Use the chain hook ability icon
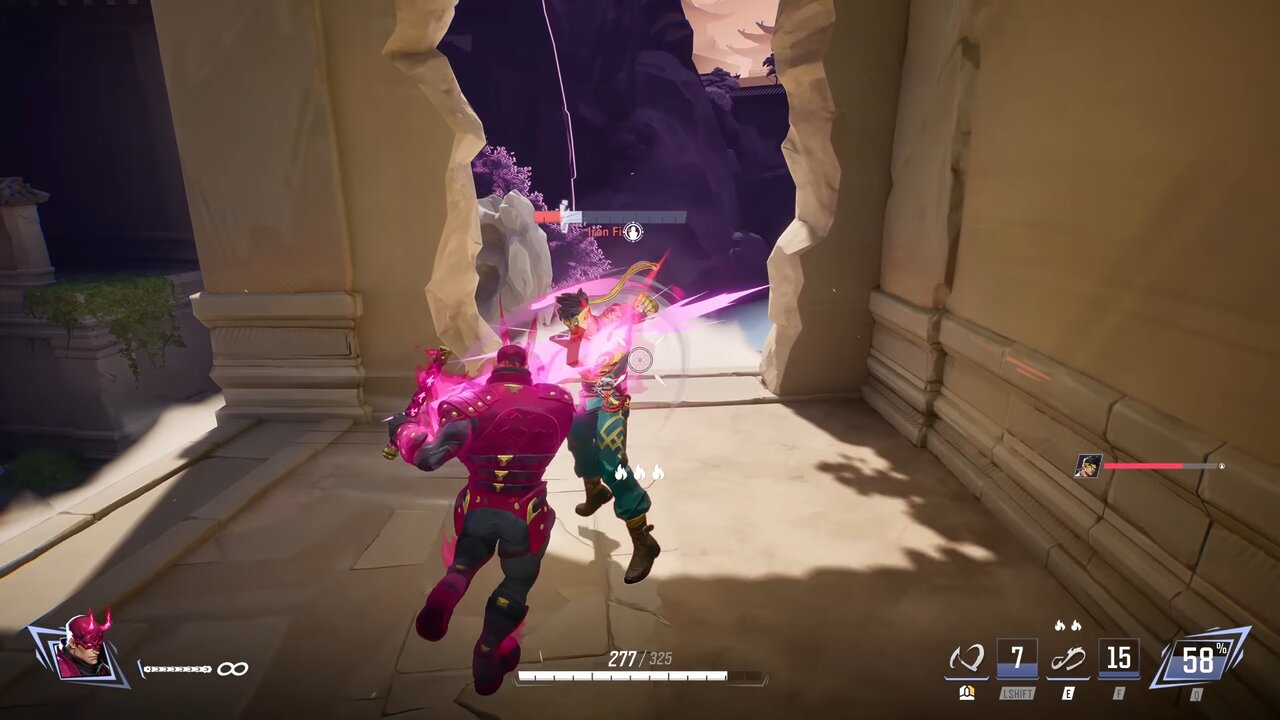 pyautogui.click(x=1067, y=659)
